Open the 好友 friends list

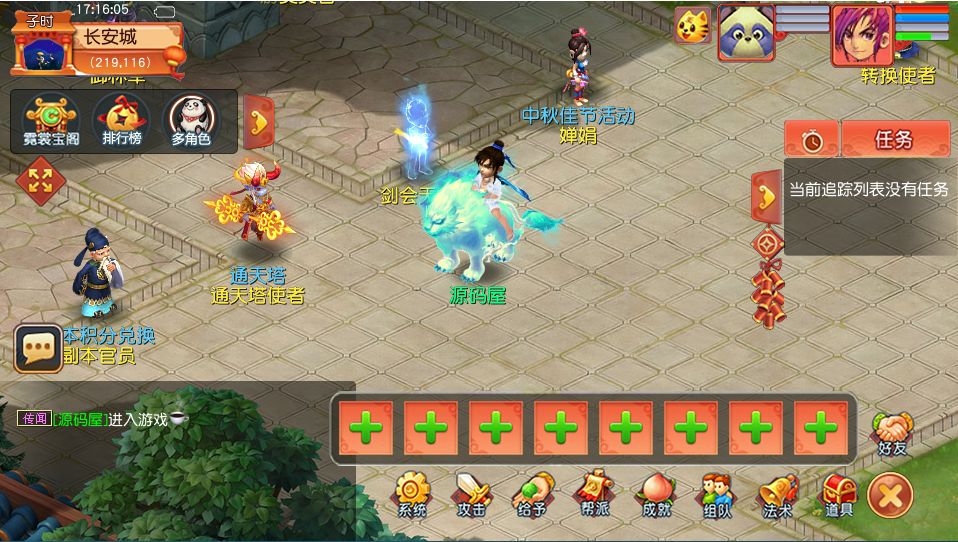tap(891, 433)
